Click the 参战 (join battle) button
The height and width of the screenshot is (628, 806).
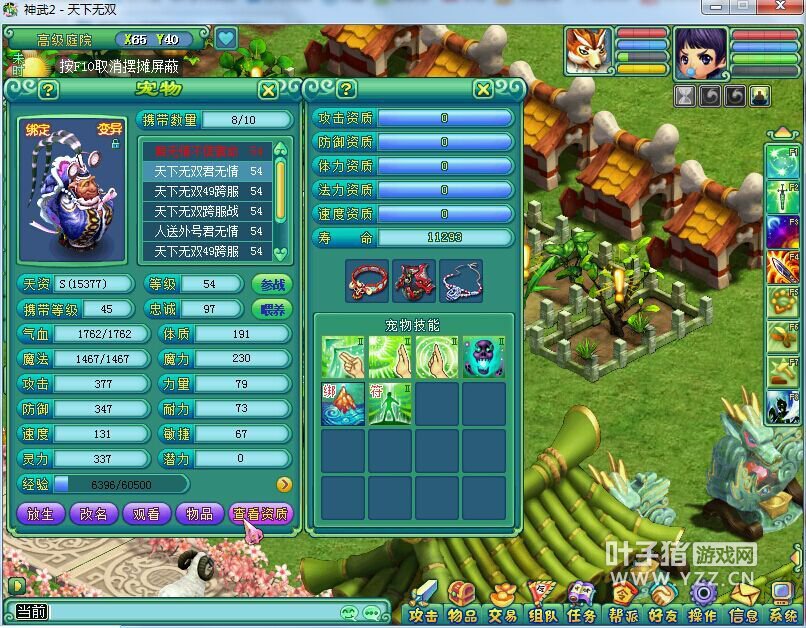(272, 284)
